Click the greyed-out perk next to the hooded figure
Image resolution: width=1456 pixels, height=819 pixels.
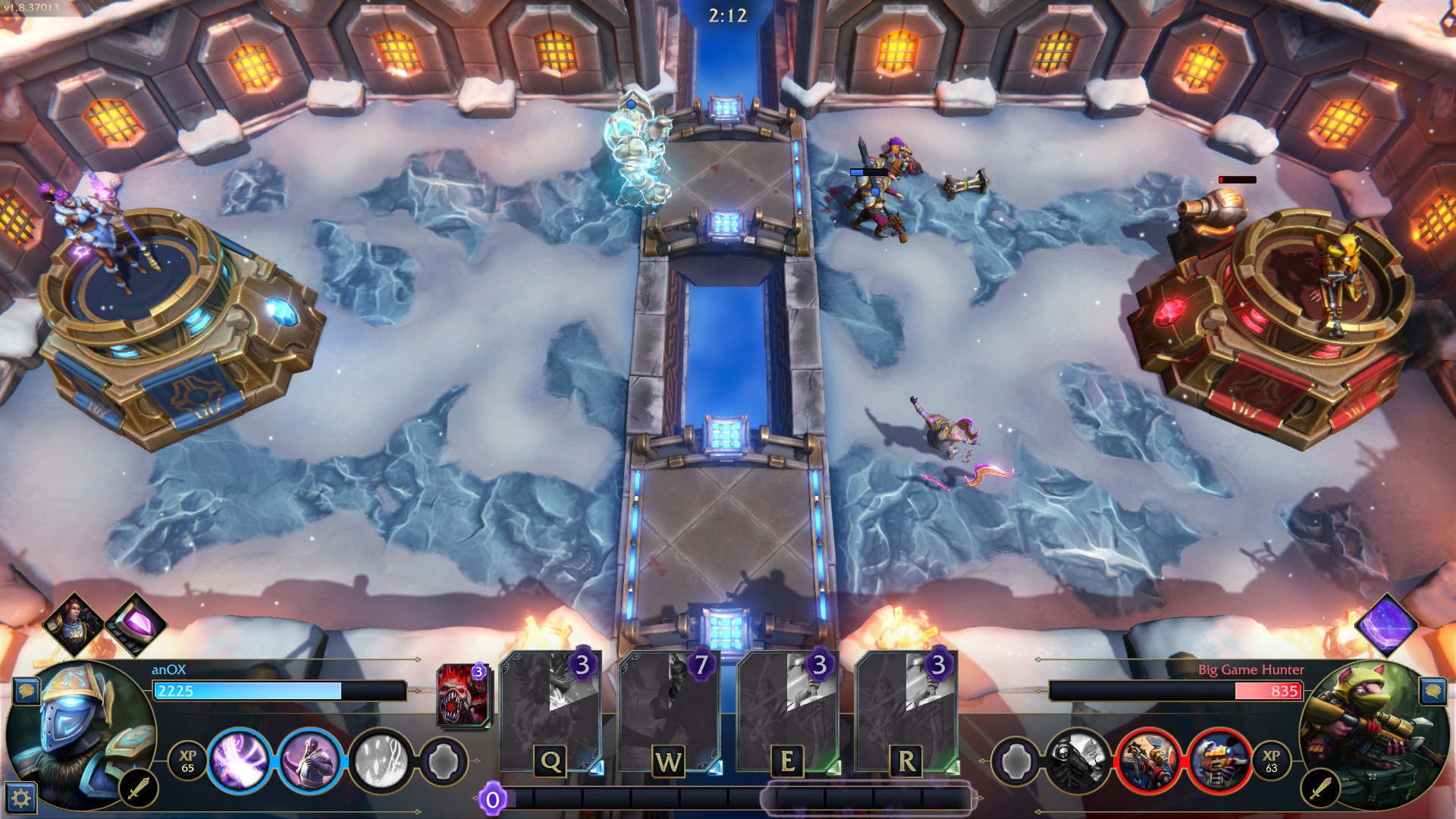pyautogui.click(x=381, y=759)
